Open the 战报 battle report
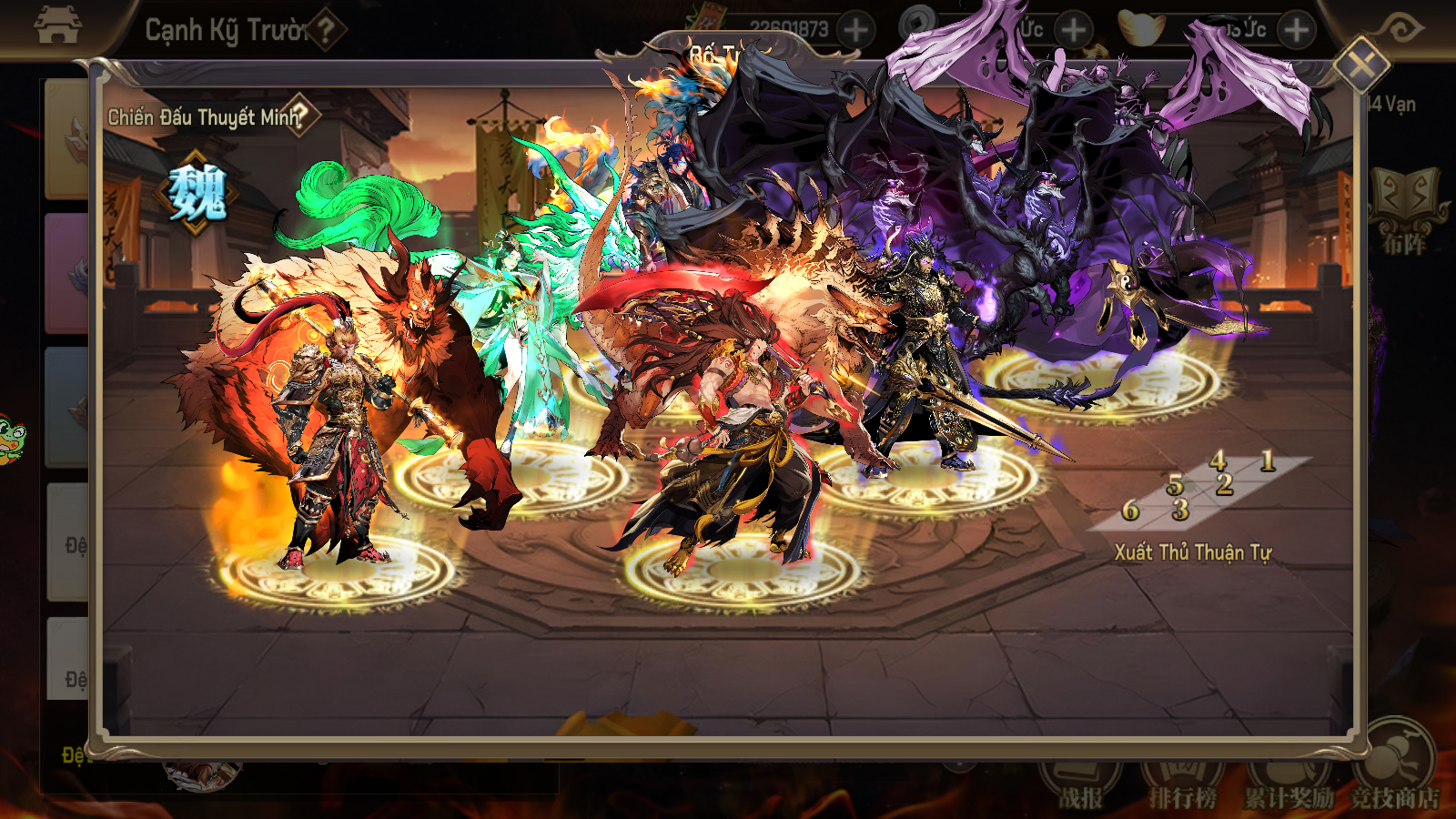This screenshot has height=819, width=1456. click(1080, 784)
